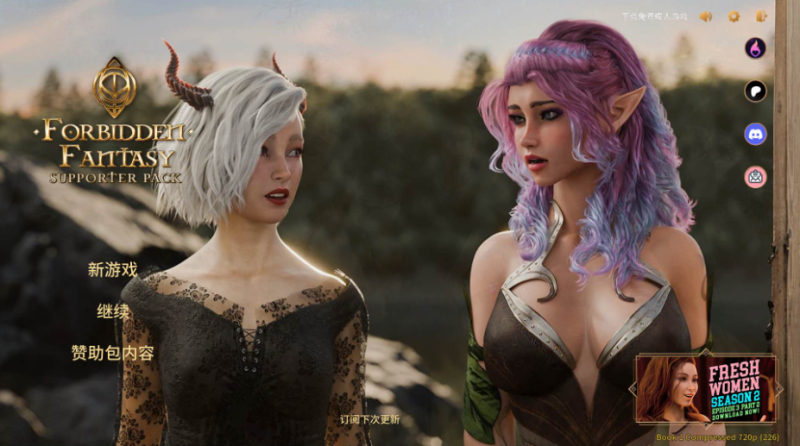Start a new game (新游戏)
The width and height of the screenshot is (800, 446).
(x=112, y=269)
